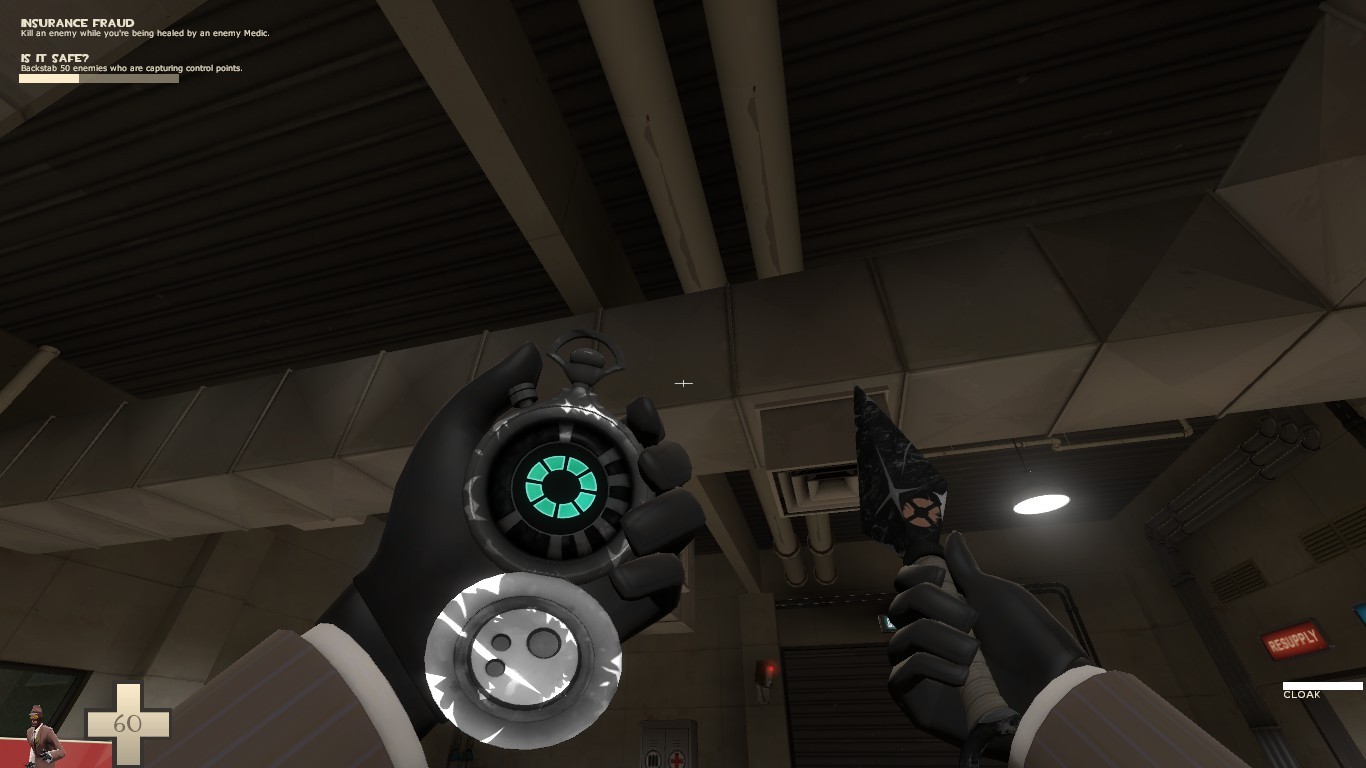Select the Insurance Fraud achievement title
1366x768 pixels.
pos(77,22)
